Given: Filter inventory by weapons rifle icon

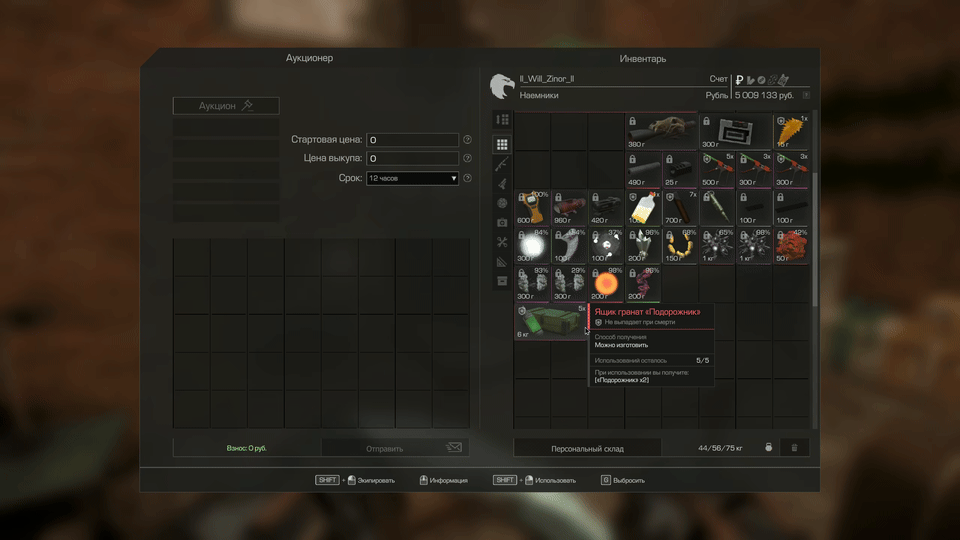Looking at the screenshot, I should click(502, 164).
